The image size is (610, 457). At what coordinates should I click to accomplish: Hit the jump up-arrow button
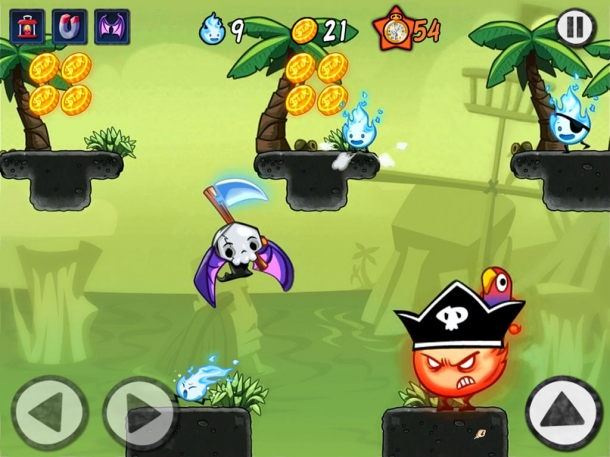click(x=563, y=411)
